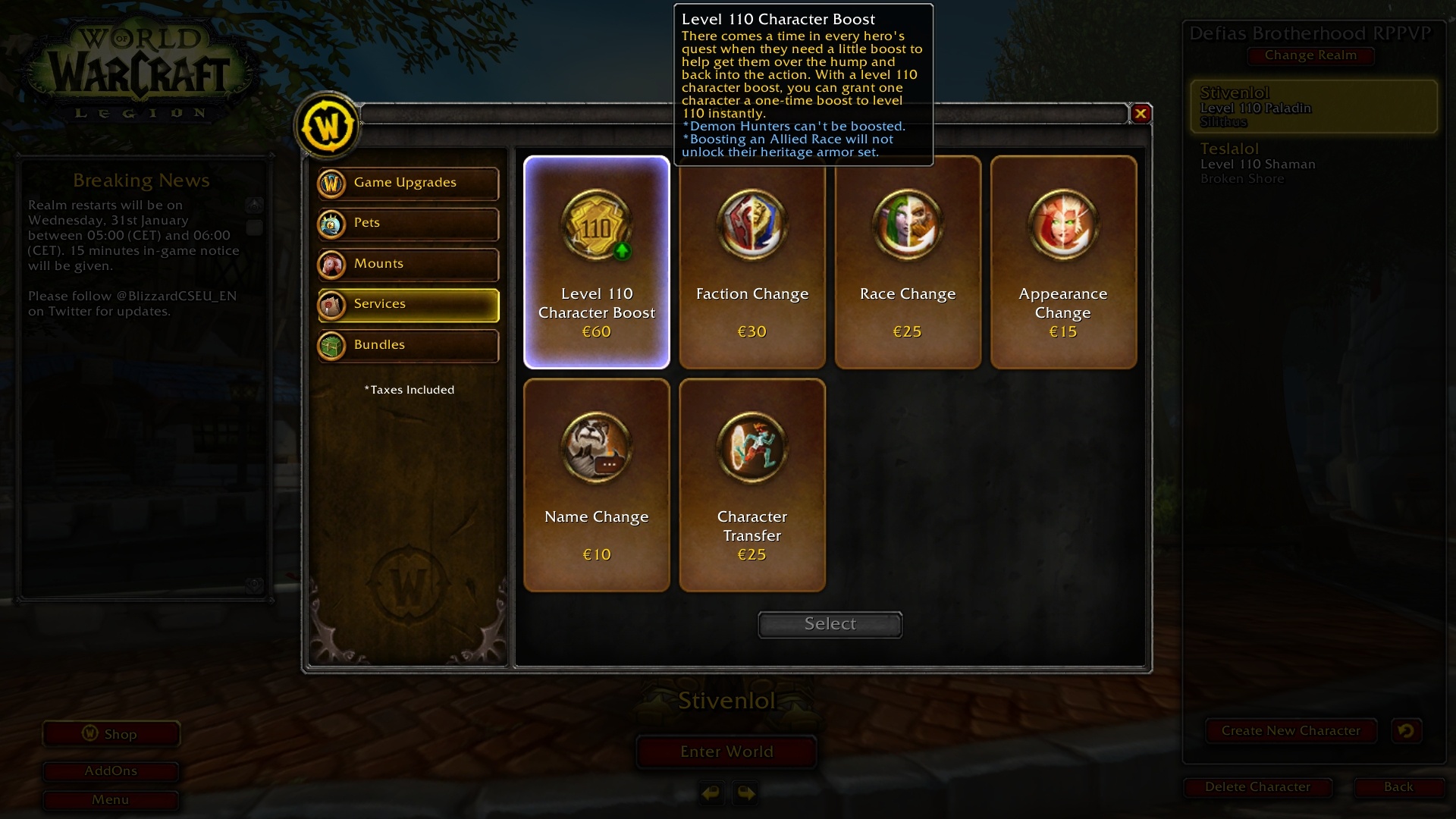
Task: Select the Mounts category icon
Action: click(332, 264)
